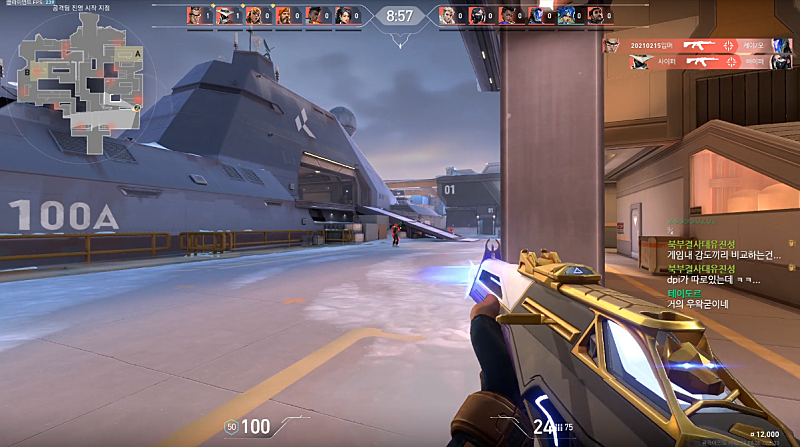
Task: Select the A site marker on the minimap
Action: pyautogui.click(x=136, y=51)
